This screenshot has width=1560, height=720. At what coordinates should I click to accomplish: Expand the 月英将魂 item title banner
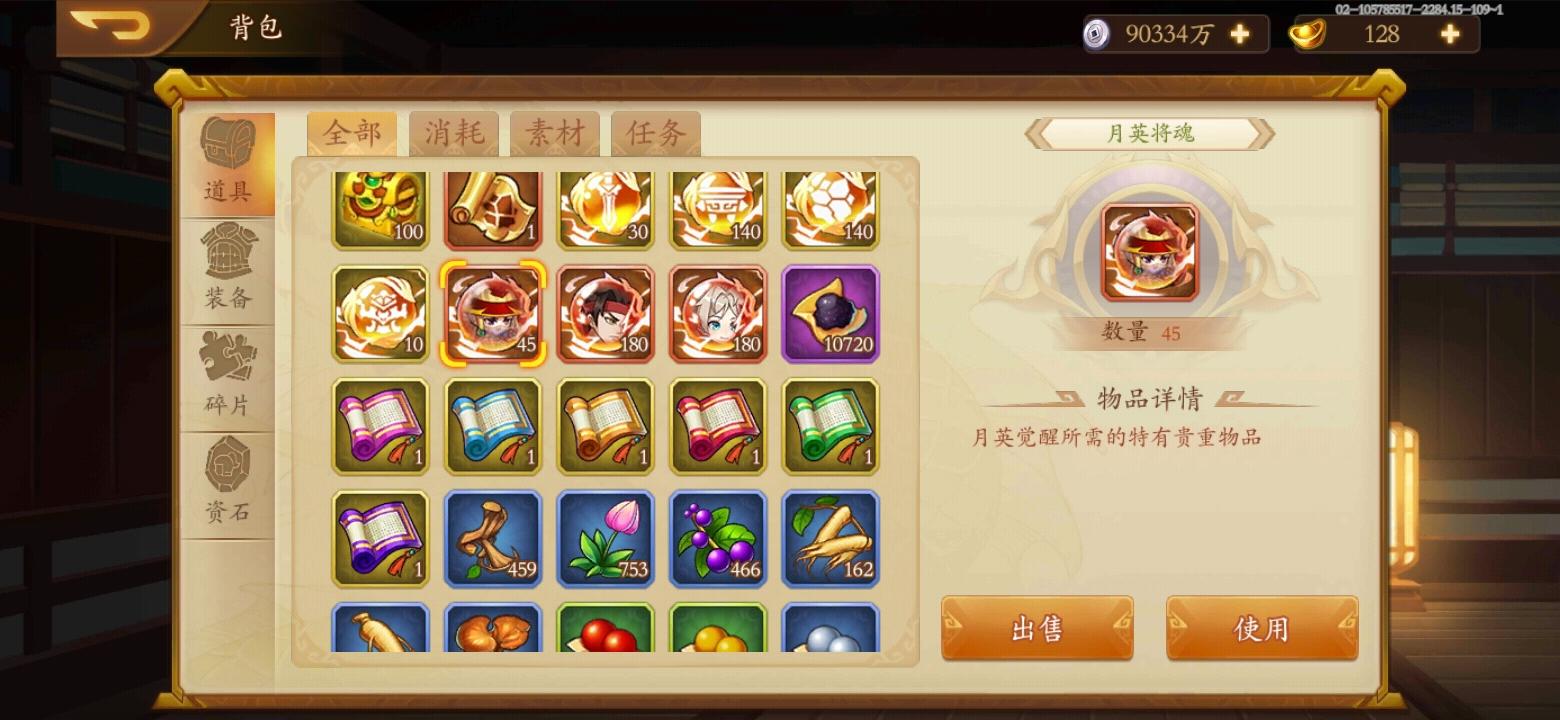1148,134
